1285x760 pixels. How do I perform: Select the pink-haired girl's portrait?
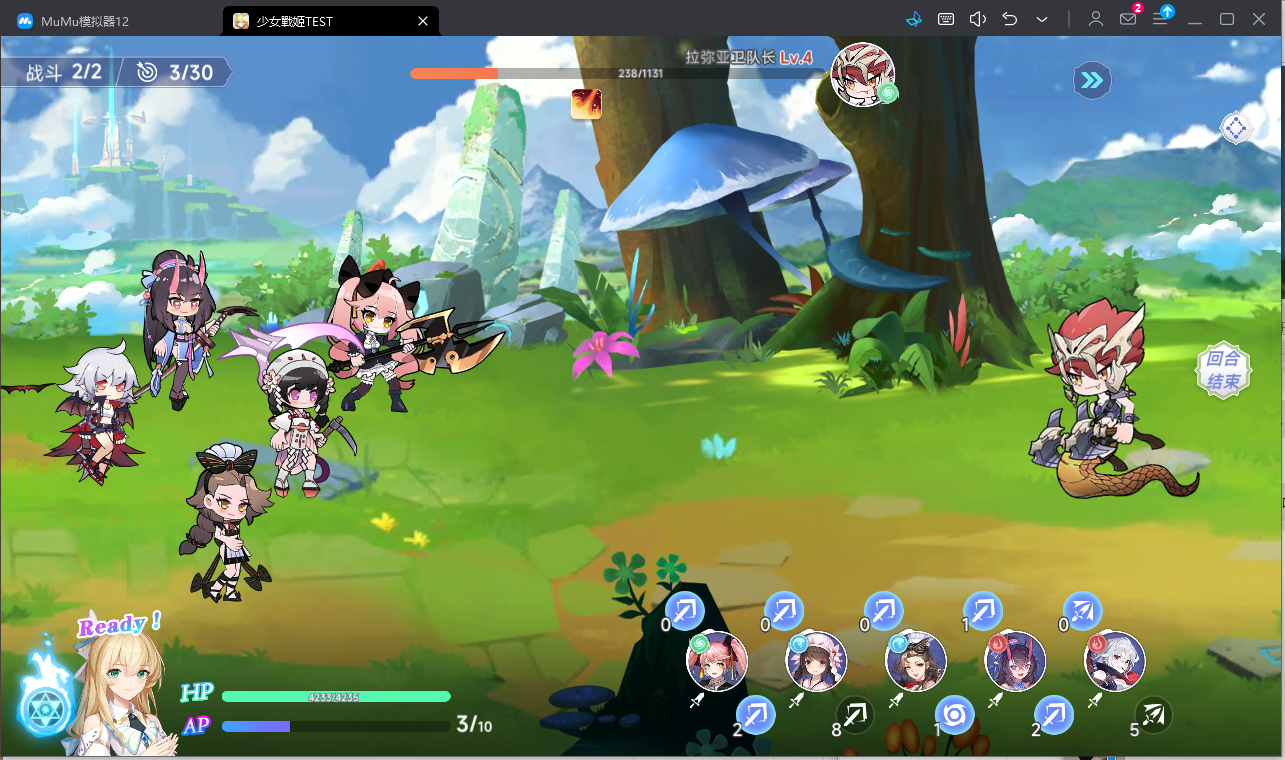(717, 661)
